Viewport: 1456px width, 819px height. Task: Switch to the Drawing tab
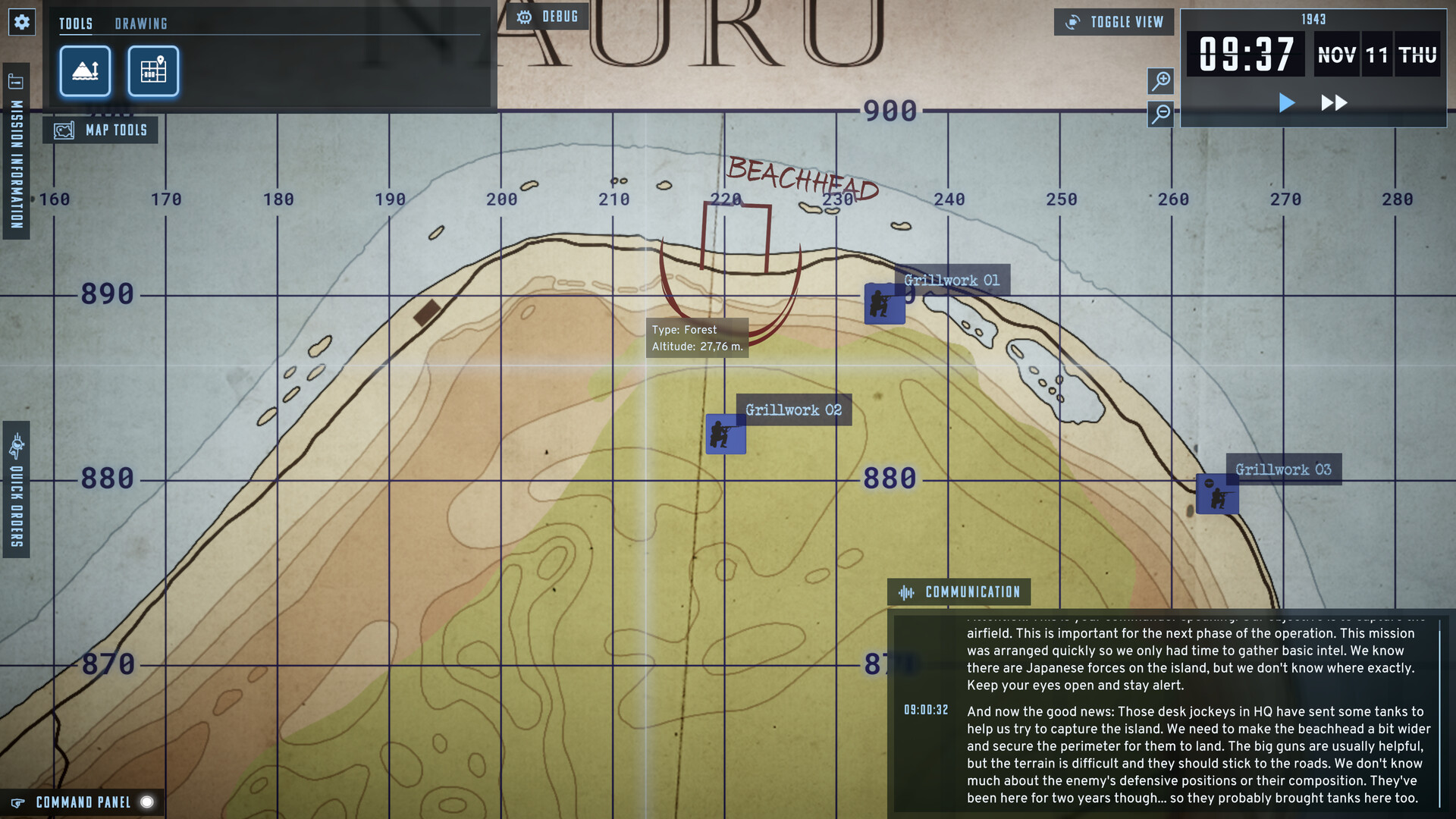[x=141, y=24]
